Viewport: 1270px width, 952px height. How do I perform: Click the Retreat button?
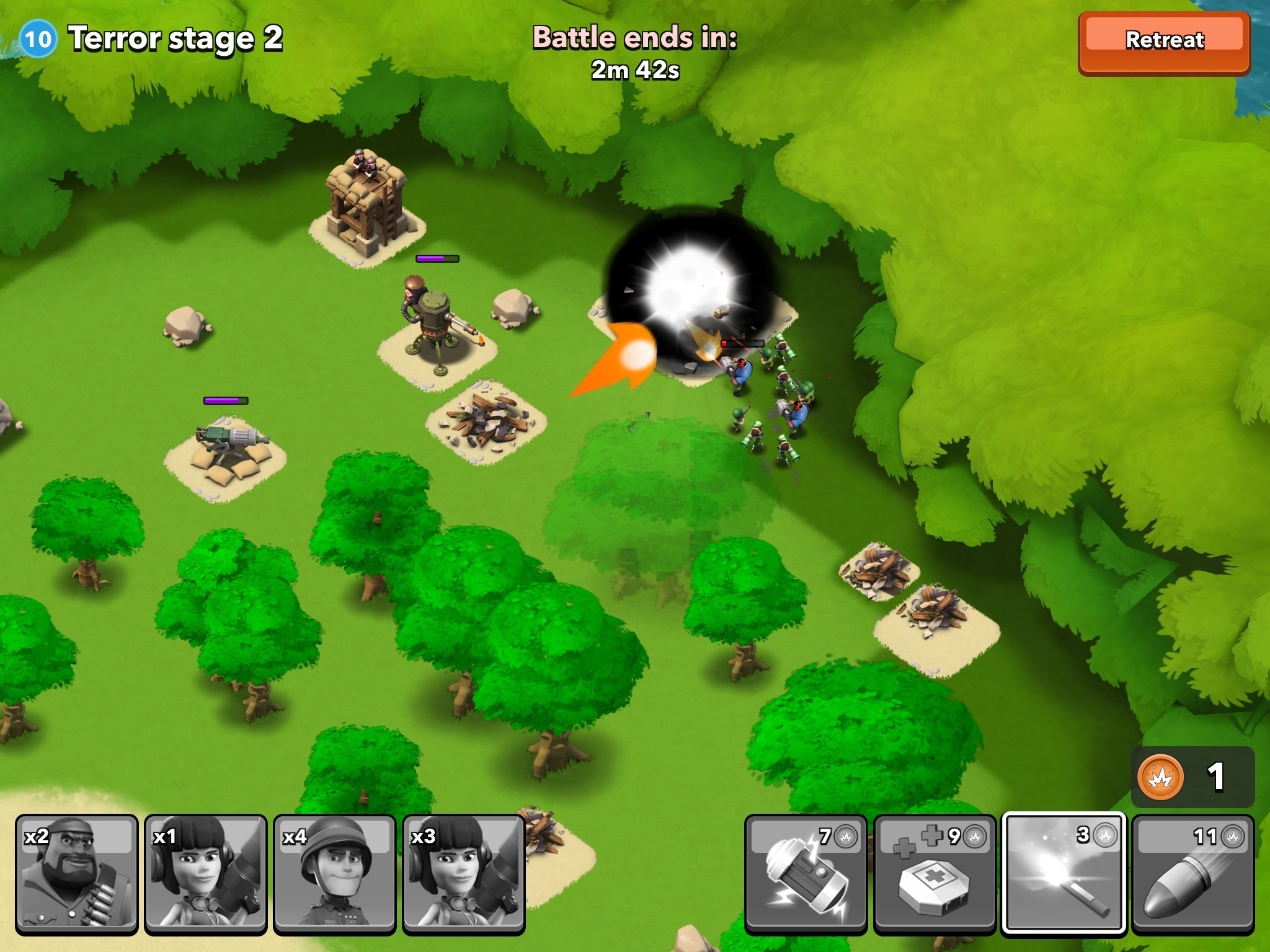1164,42
